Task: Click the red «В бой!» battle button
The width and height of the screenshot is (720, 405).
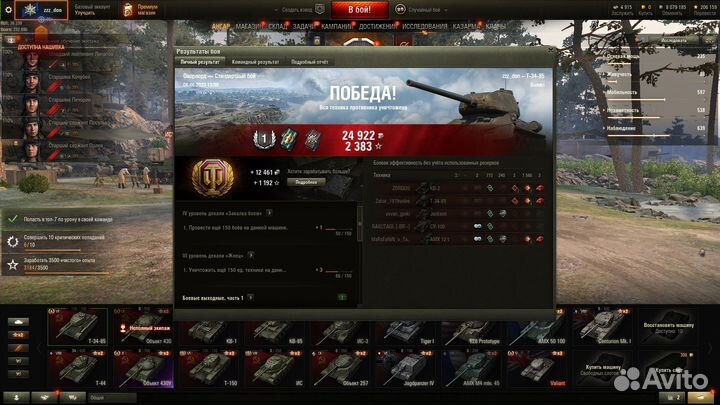Action: [360, 9]
